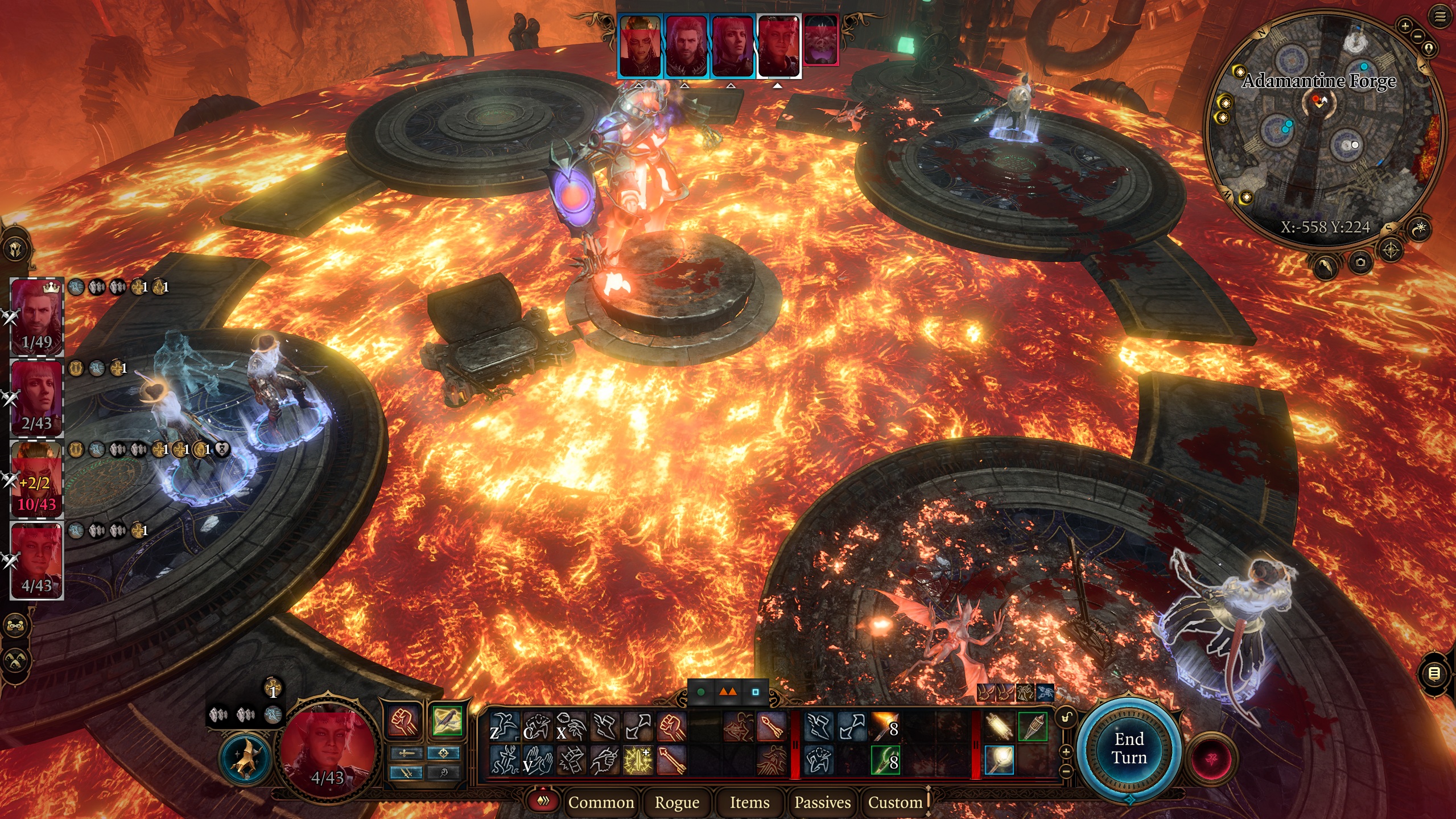The image size is (1456, 819).
Task: Select the party portrait showing 1/49 health
Action: pyautogui.click(x=37, y=316)
